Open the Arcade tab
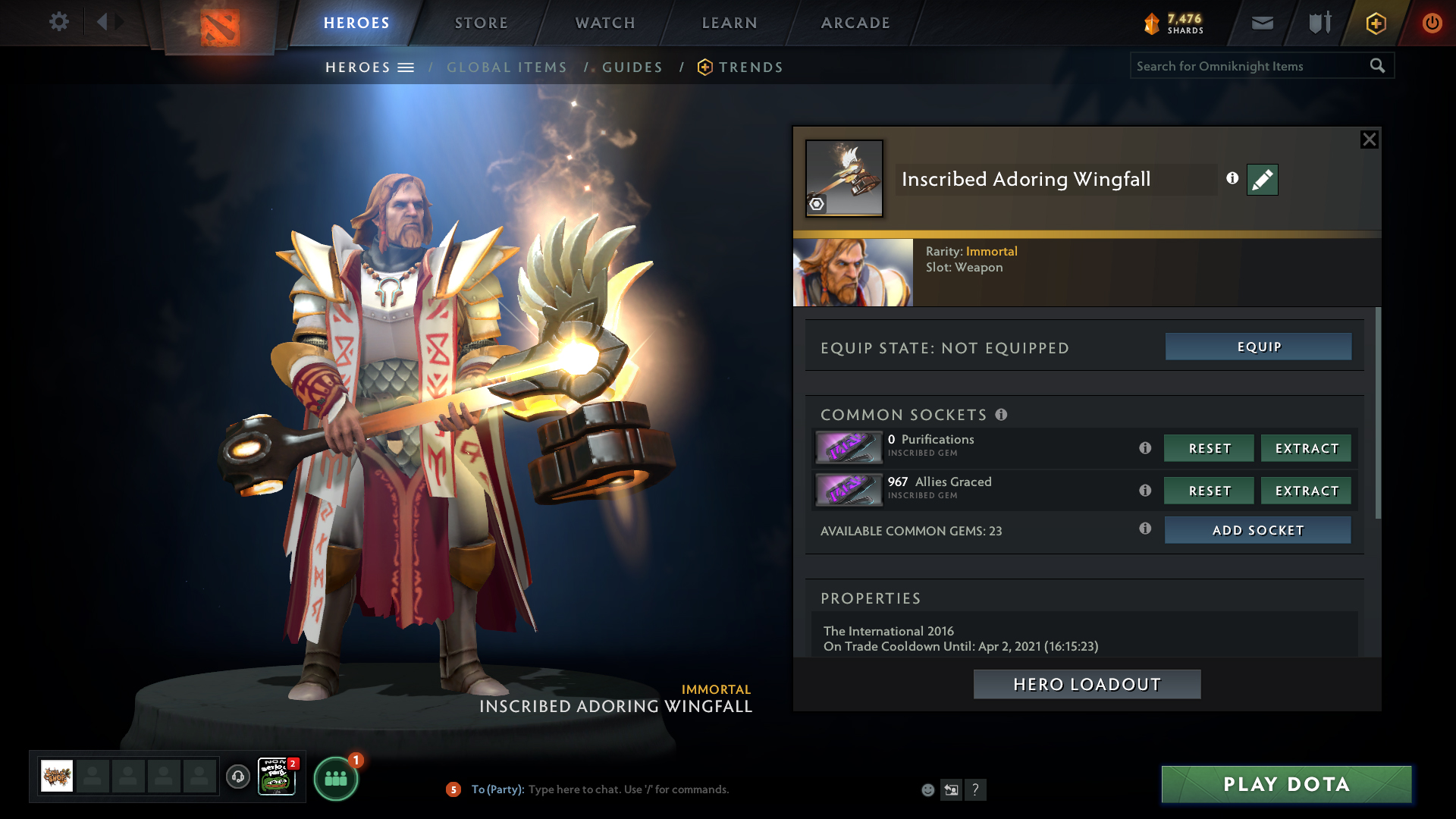 coord(855,23)
